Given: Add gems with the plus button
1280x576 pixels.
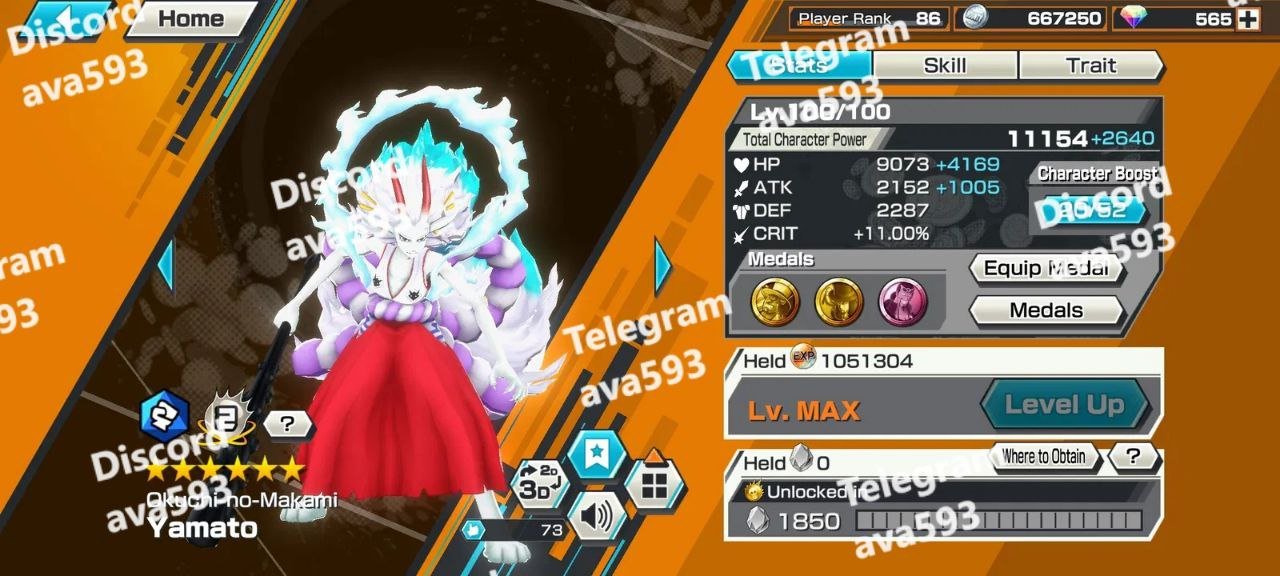Looking at the screenshot, I should [x=1248, y=19].
